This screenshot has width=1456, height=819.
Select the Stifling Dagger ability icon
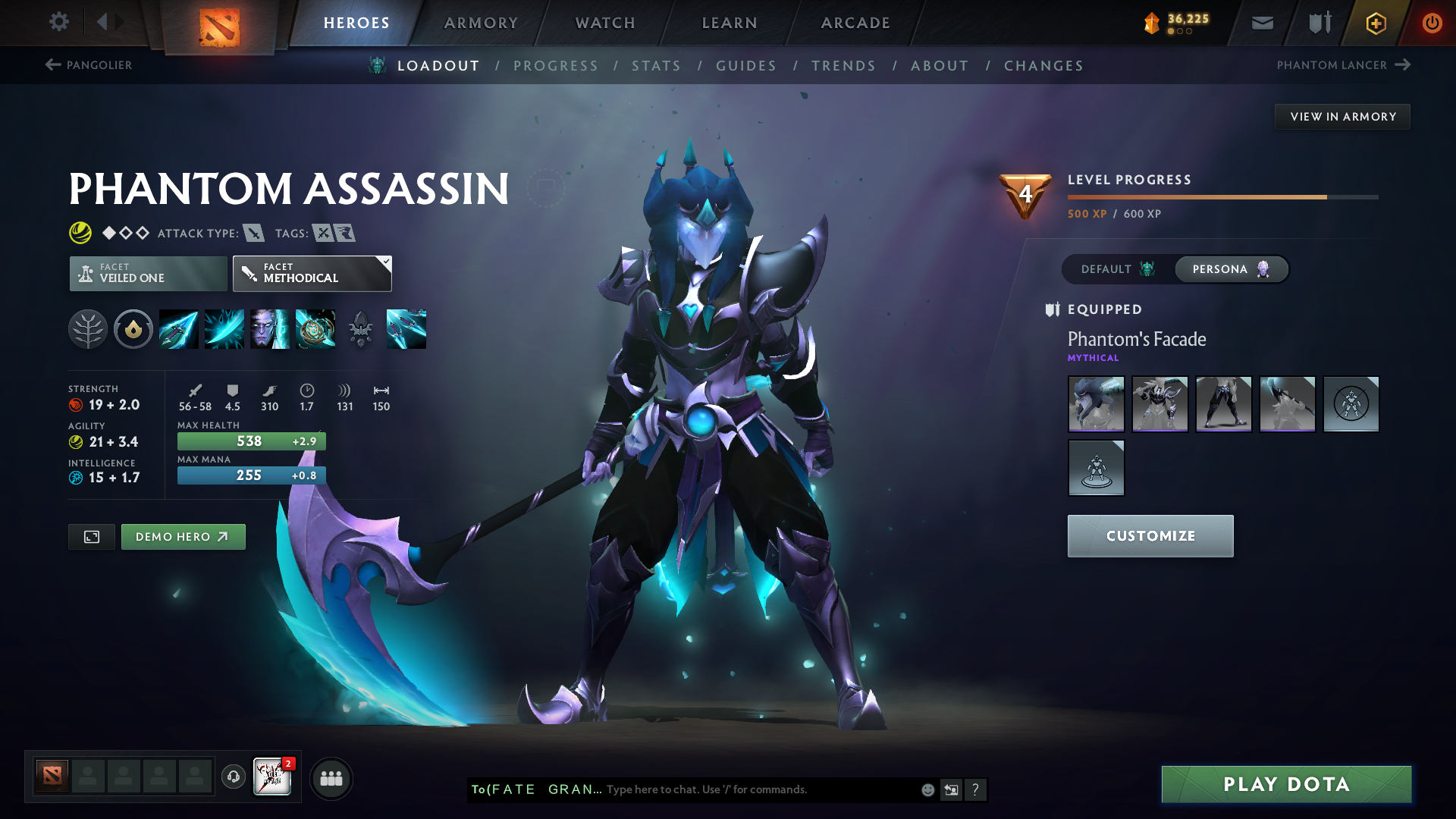pos(178,329)
